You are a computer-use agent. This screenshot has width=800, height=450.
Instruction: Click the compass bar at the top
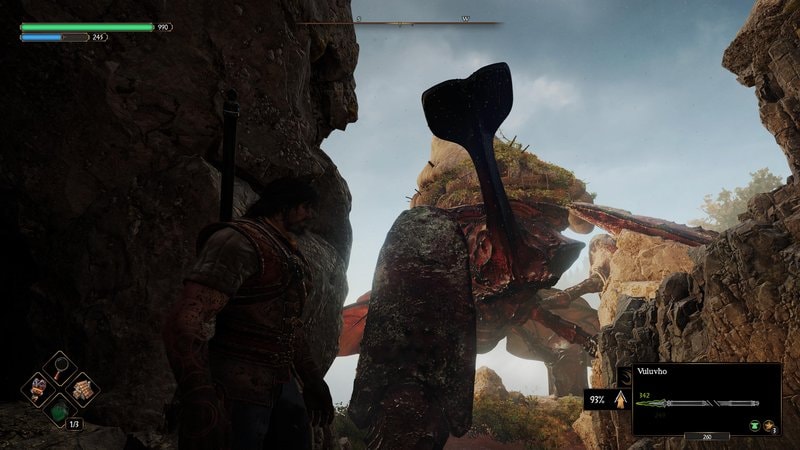pyautogui.click(x=400, y=21)
